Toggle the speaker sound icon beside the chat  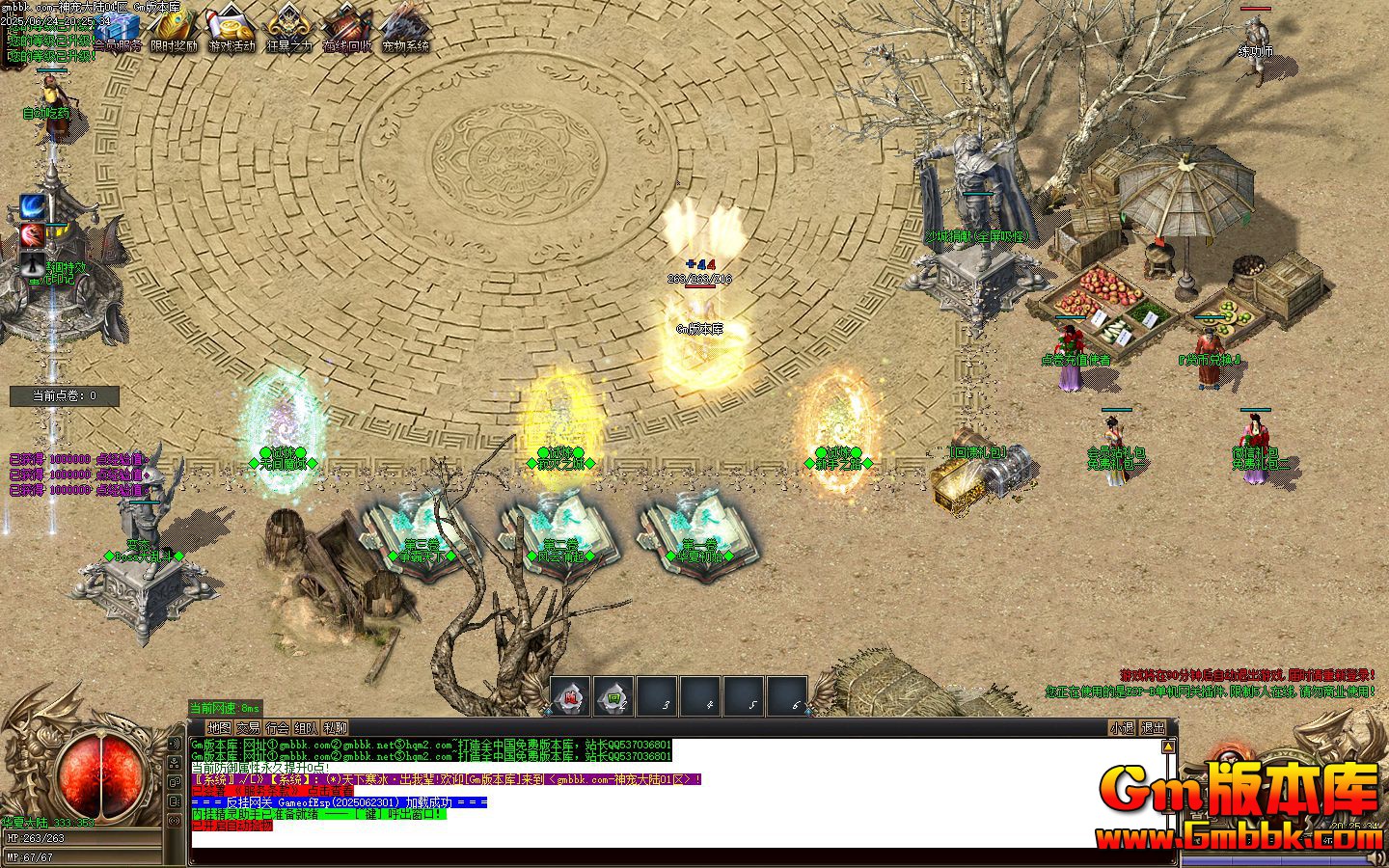(176, 745)
